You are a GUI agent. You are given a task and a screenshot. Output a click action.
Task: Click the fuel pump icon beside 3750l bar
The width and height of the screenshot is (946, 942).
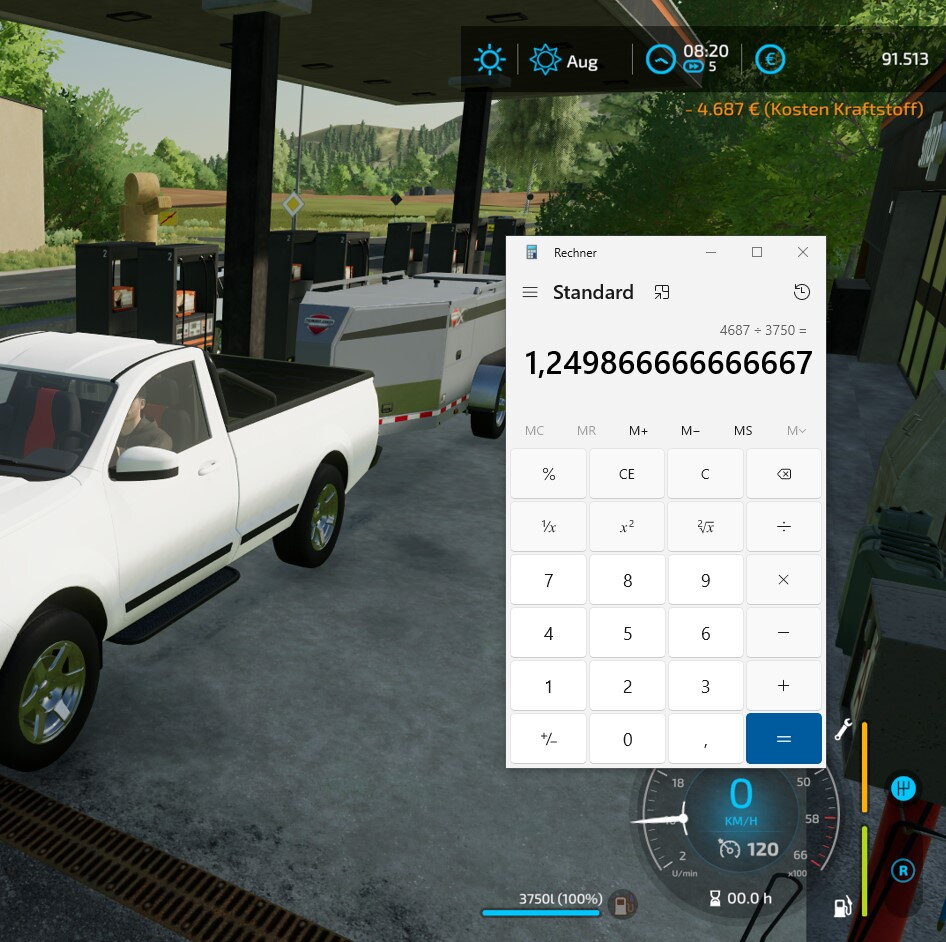624,905
